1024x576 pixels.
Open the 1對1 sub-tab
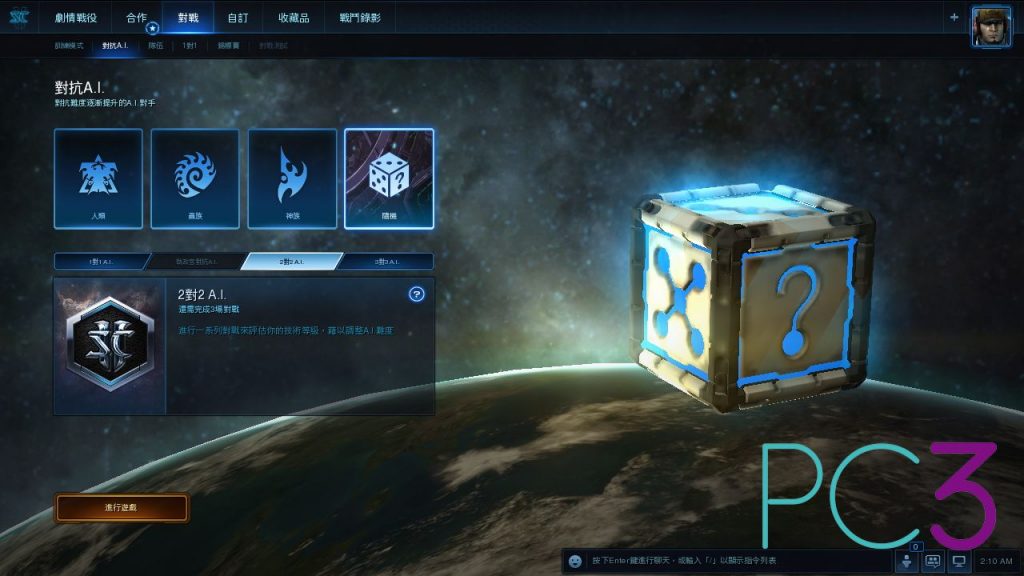190,46
